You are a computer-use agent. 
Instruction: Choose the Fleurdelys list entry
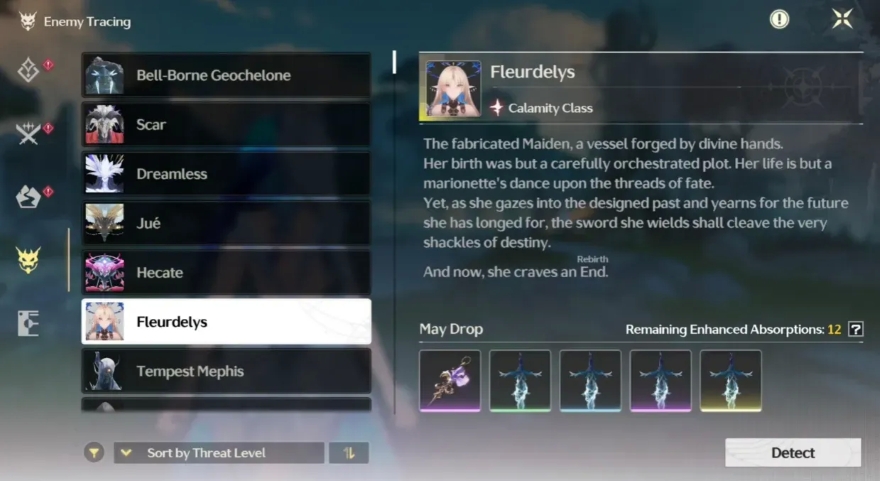(226, 322)
